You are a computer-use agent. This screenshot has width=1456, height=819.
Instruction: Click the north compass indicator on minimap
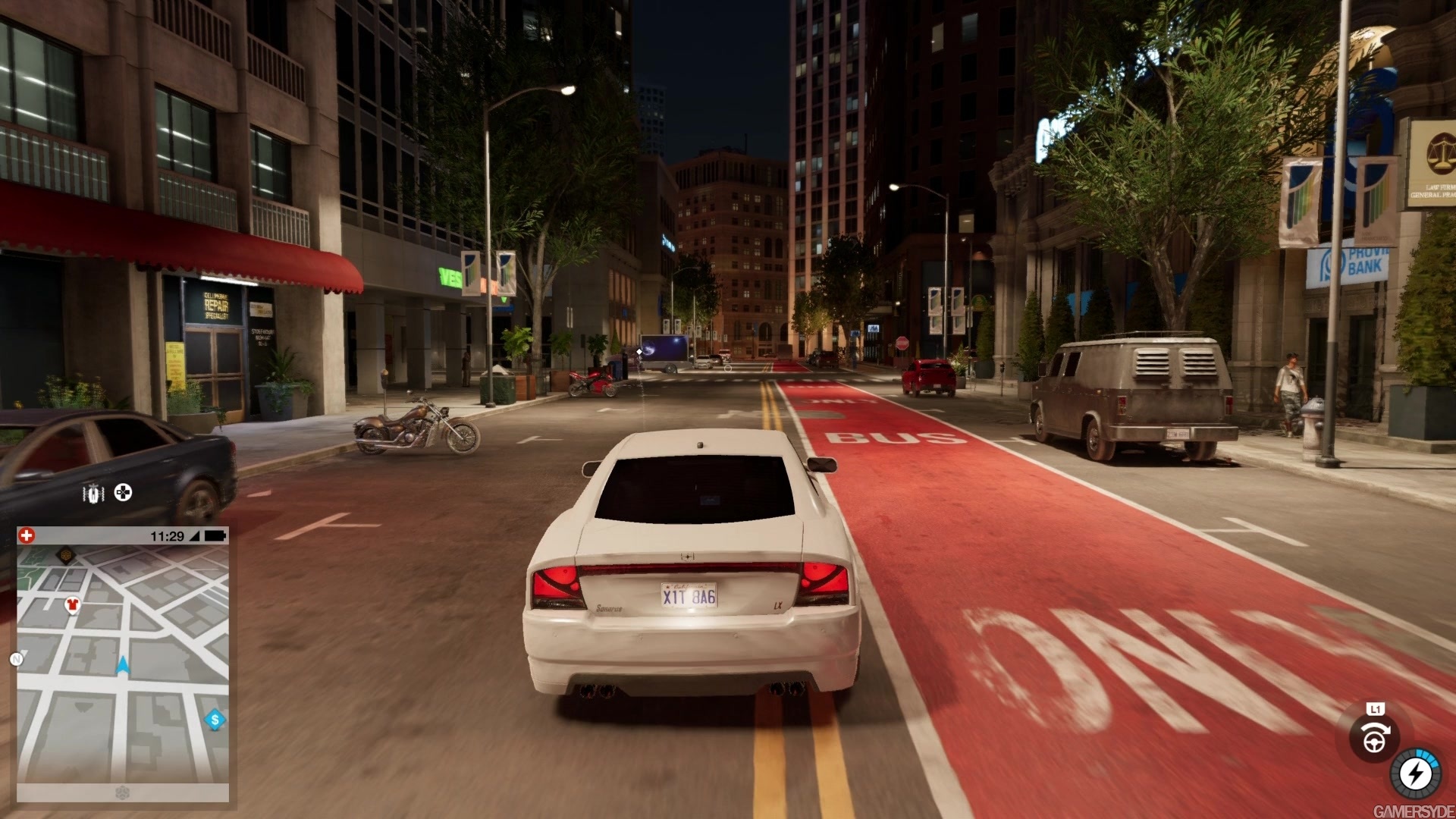point(16,659)
